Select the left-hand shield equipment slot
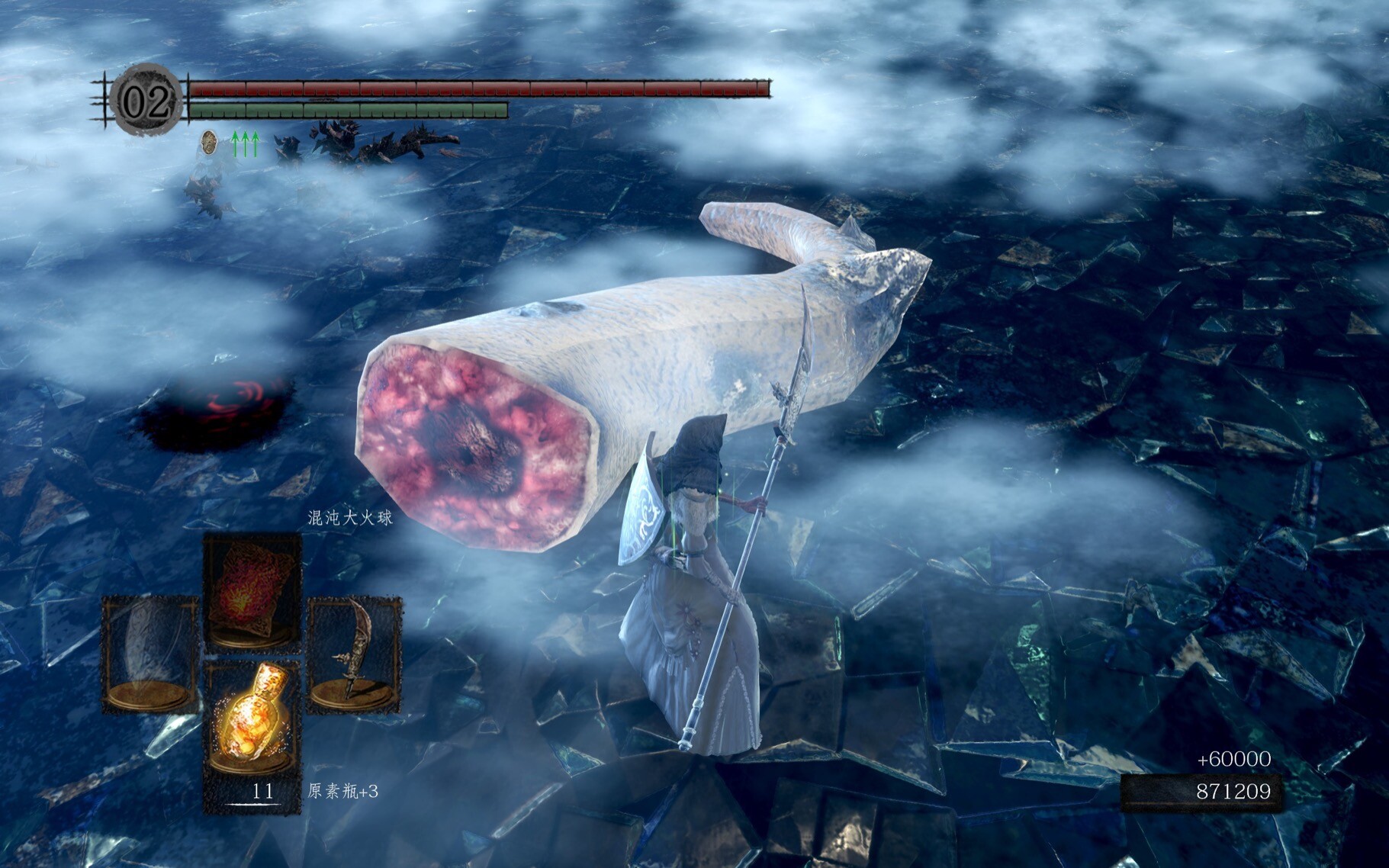This screenshot has width=1389, height=868. click(150, 654)
